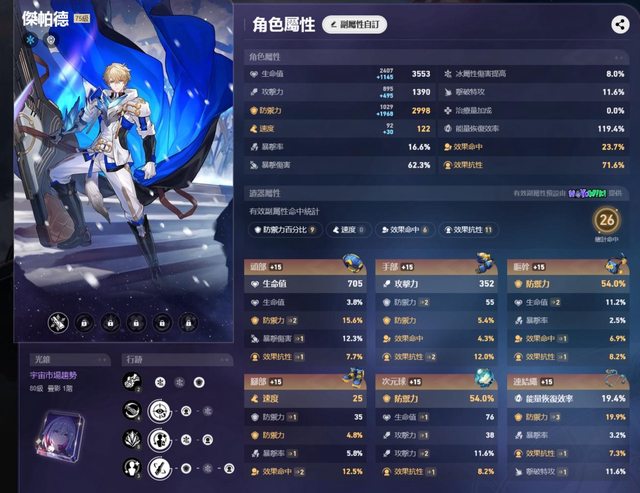This screenshot has height=493, width=640.
Task: Inspect the 連結繩 link rope relic icon
Action: point(613,378)
